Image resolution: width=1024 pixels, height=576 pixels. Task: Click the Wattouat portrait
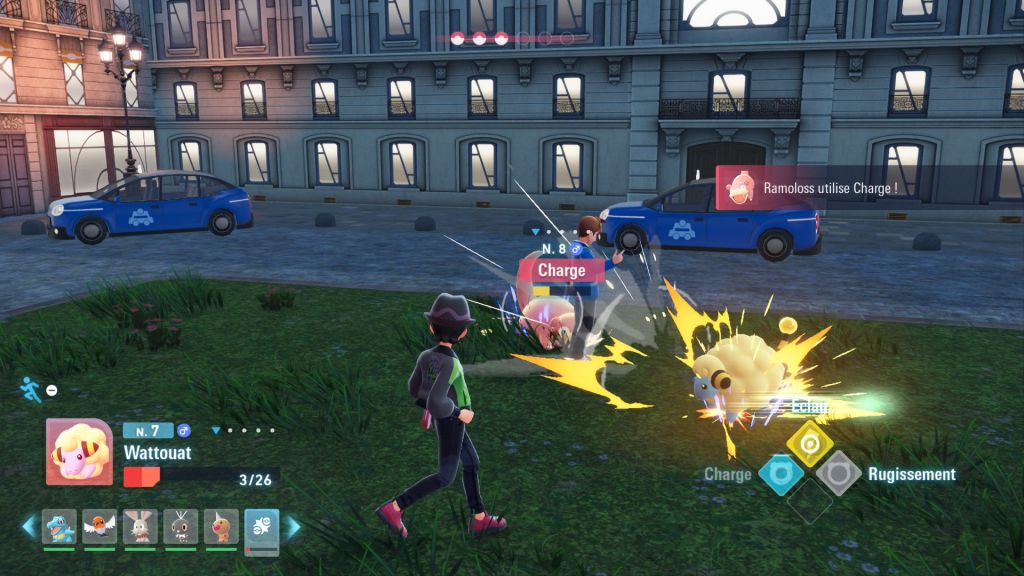(x=79, y=452)
